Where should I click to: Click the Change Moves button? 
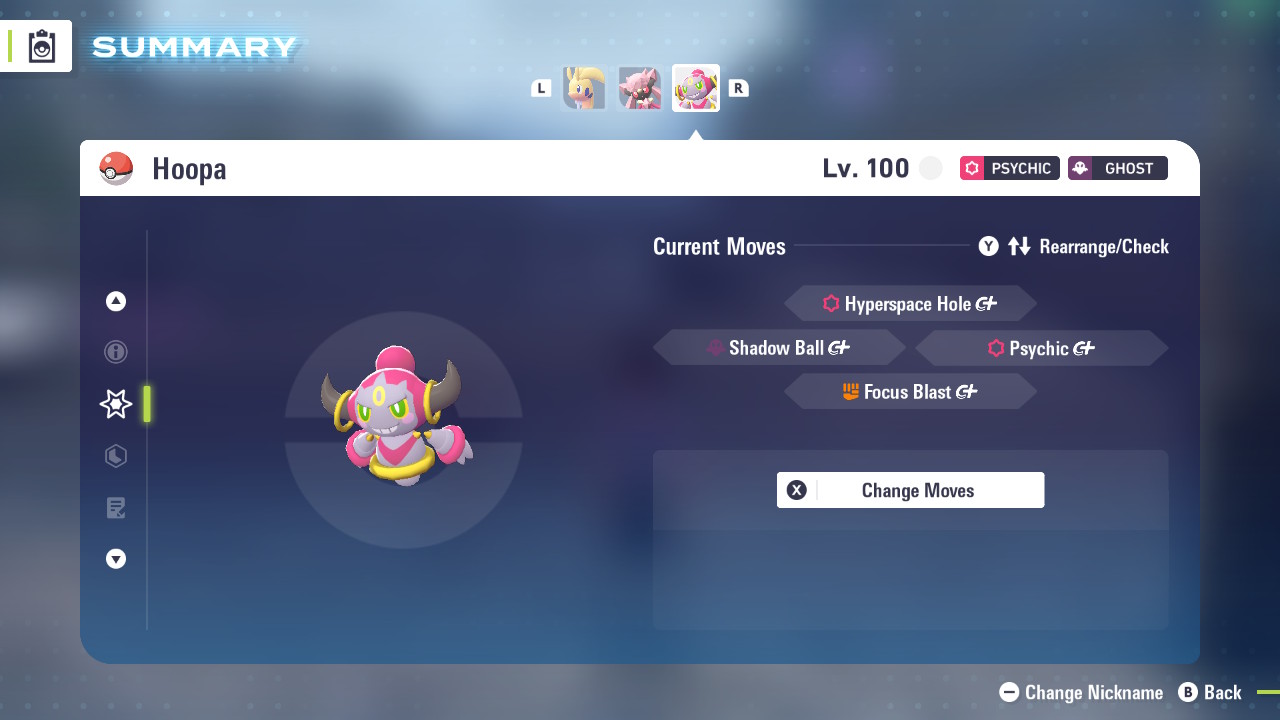pyautogui.click(x=910, y=490)
